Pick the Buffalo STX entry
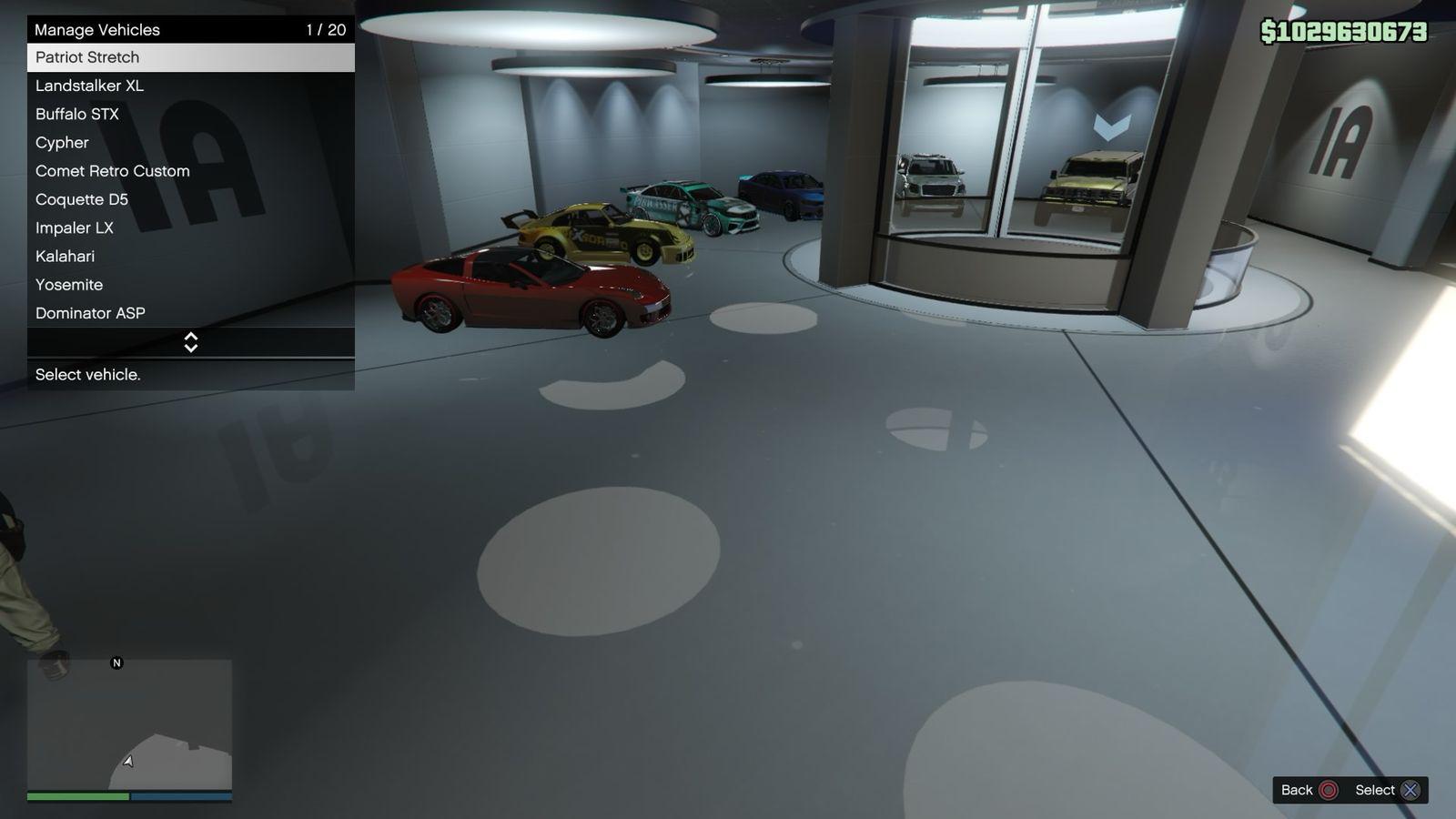Viewport: 1456px width, 819px height. point(190,114)
